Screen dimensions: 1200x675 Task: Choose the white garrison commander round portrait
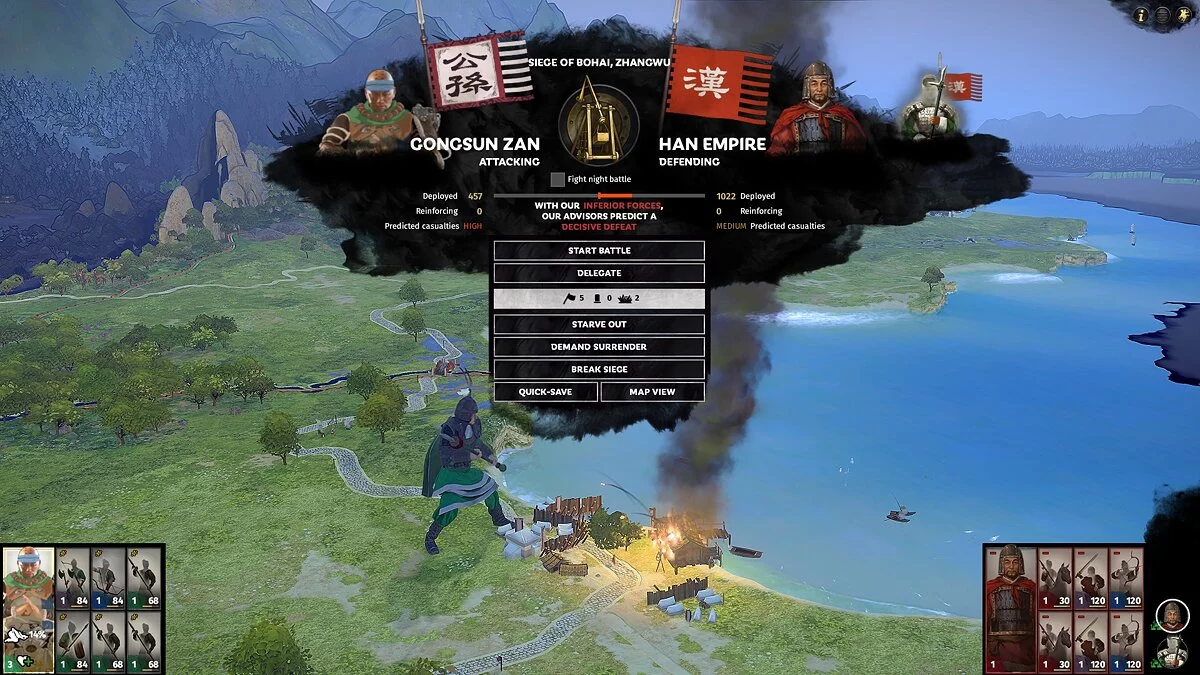[x=1172, y=651]
